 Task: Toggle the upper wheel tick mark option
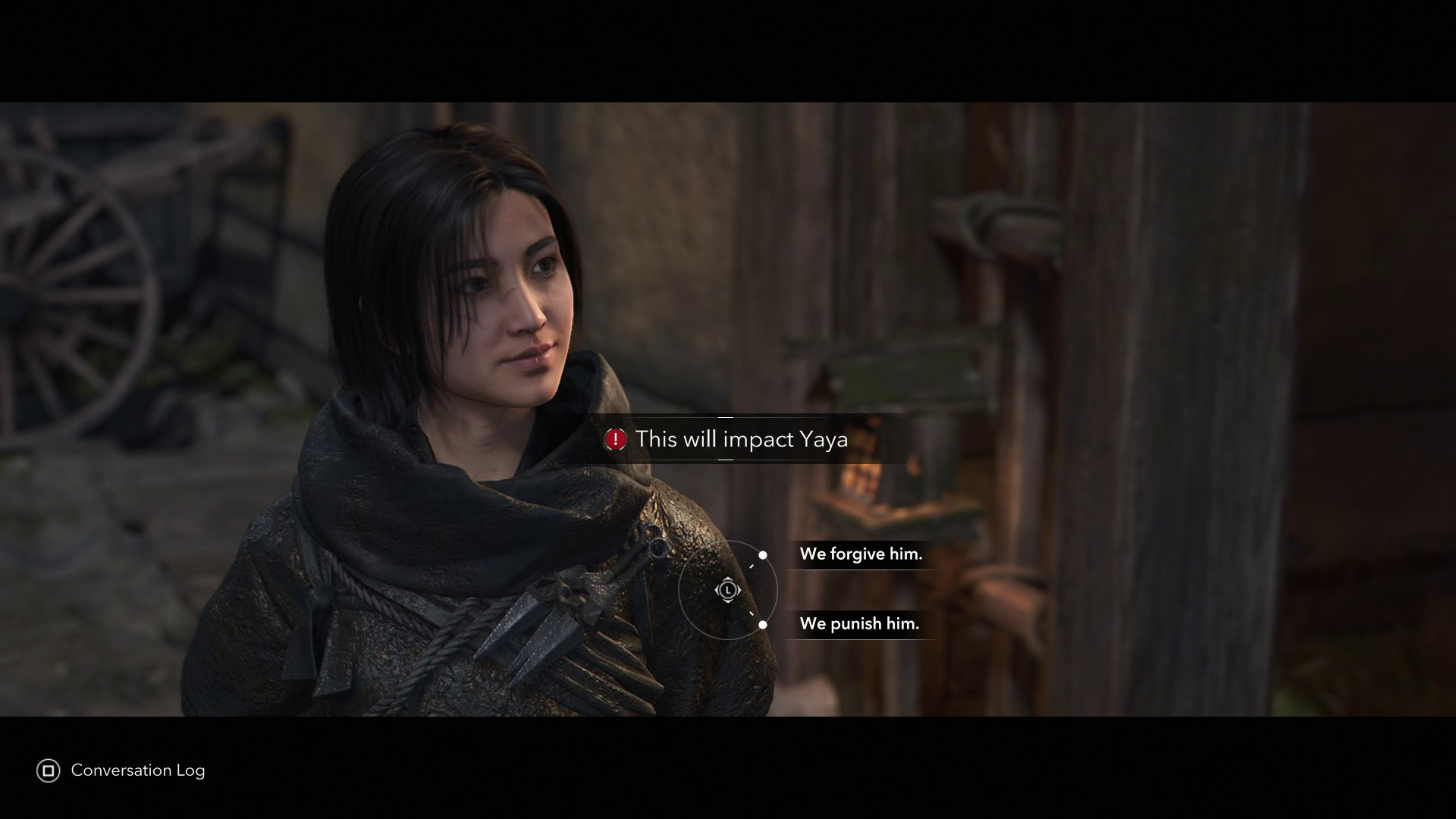(x=752, y=566)
